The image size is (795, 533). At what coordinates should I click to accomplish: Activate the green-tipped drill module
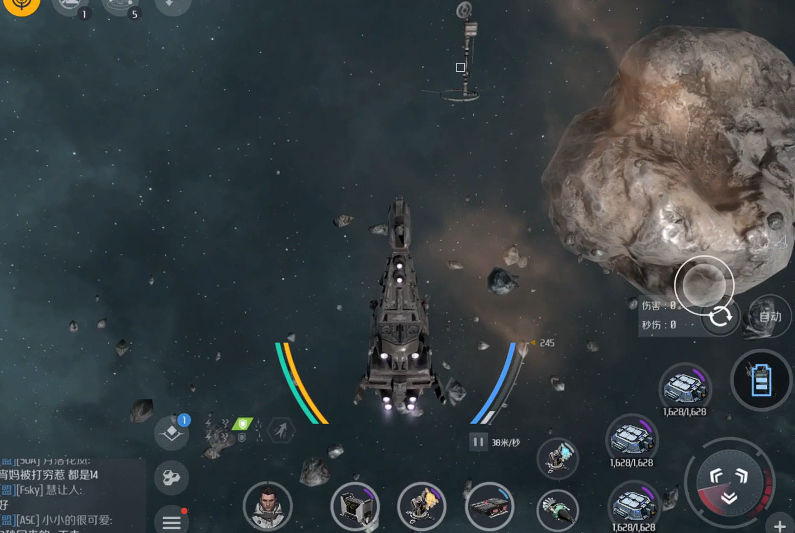[x=557, y=509]
